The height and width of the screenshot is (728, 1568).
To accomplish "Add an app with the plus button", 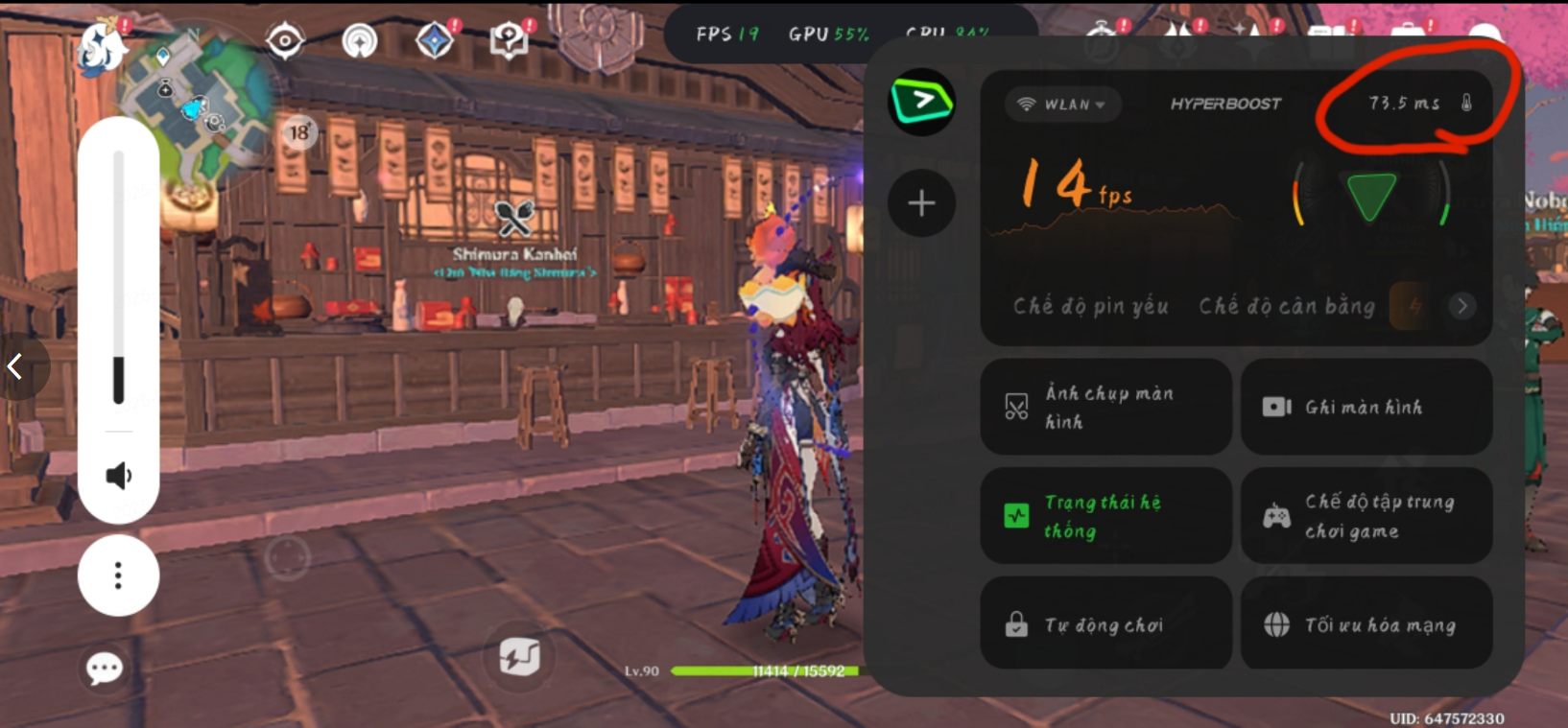I will (x=921, y=203).
